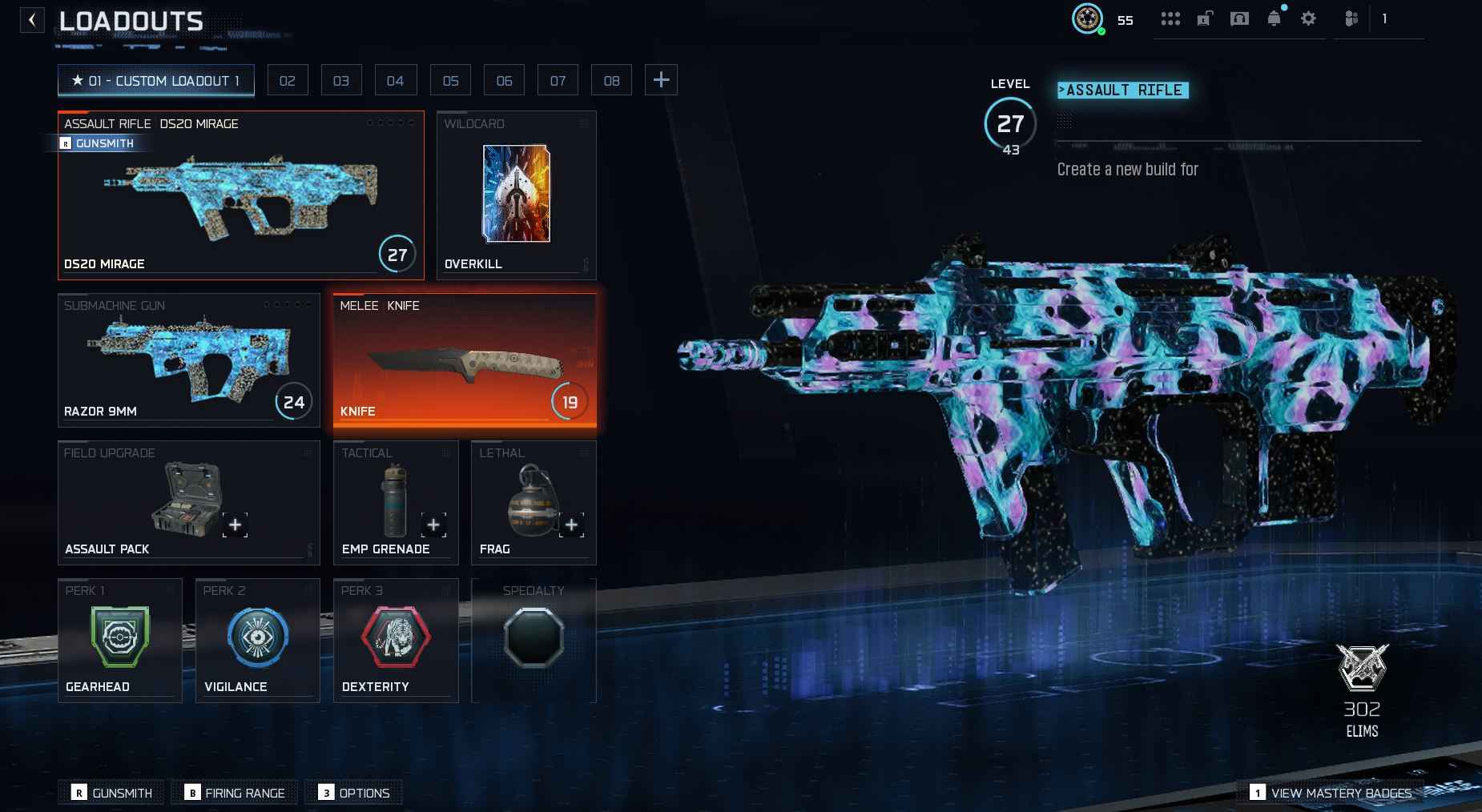This screenshot has width=1482, height=812.
Task: Select the Knife melee slot
Action: click(x=465, y=360)
